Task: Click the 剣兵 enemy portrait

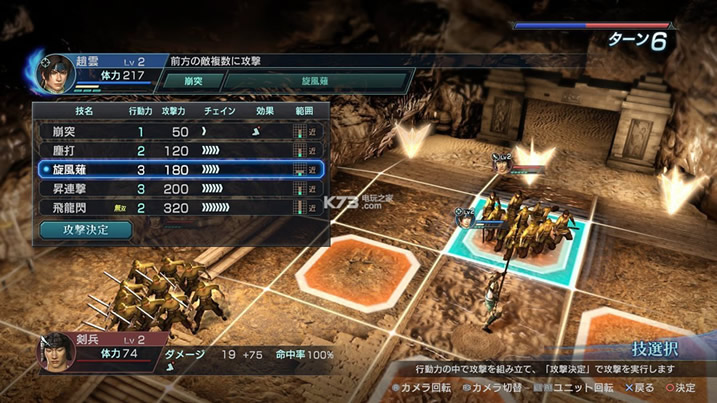Action: pyautogui.click(x=57, y=354)
